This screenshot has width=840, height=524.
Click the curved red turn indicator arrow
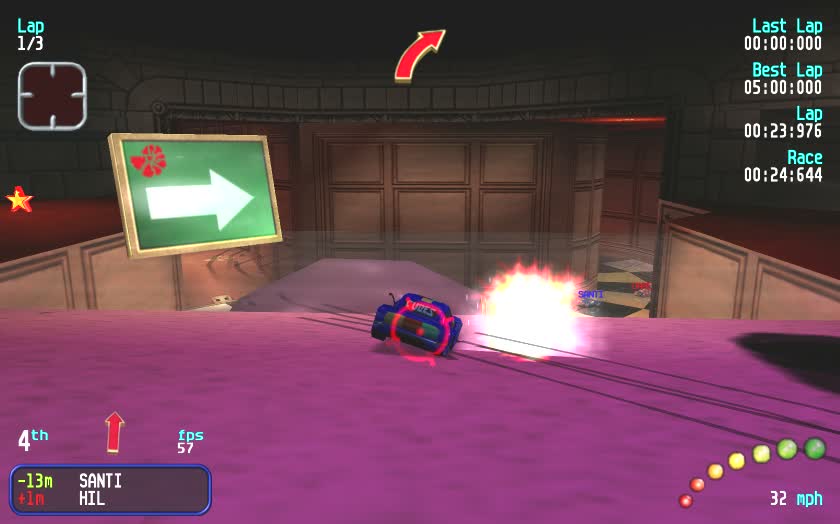[418, 55]
